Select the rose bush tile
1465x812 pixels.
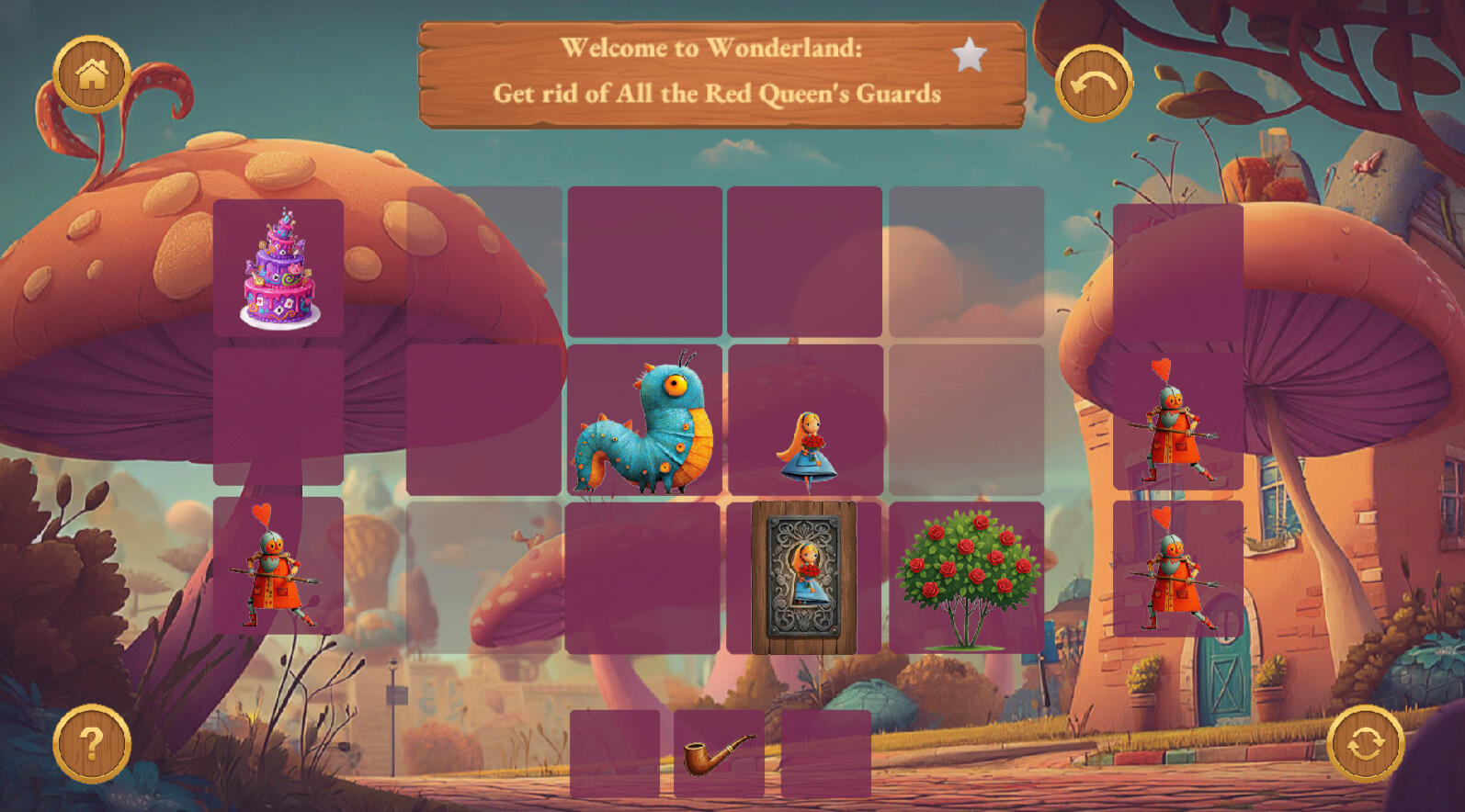coord(967,578)
